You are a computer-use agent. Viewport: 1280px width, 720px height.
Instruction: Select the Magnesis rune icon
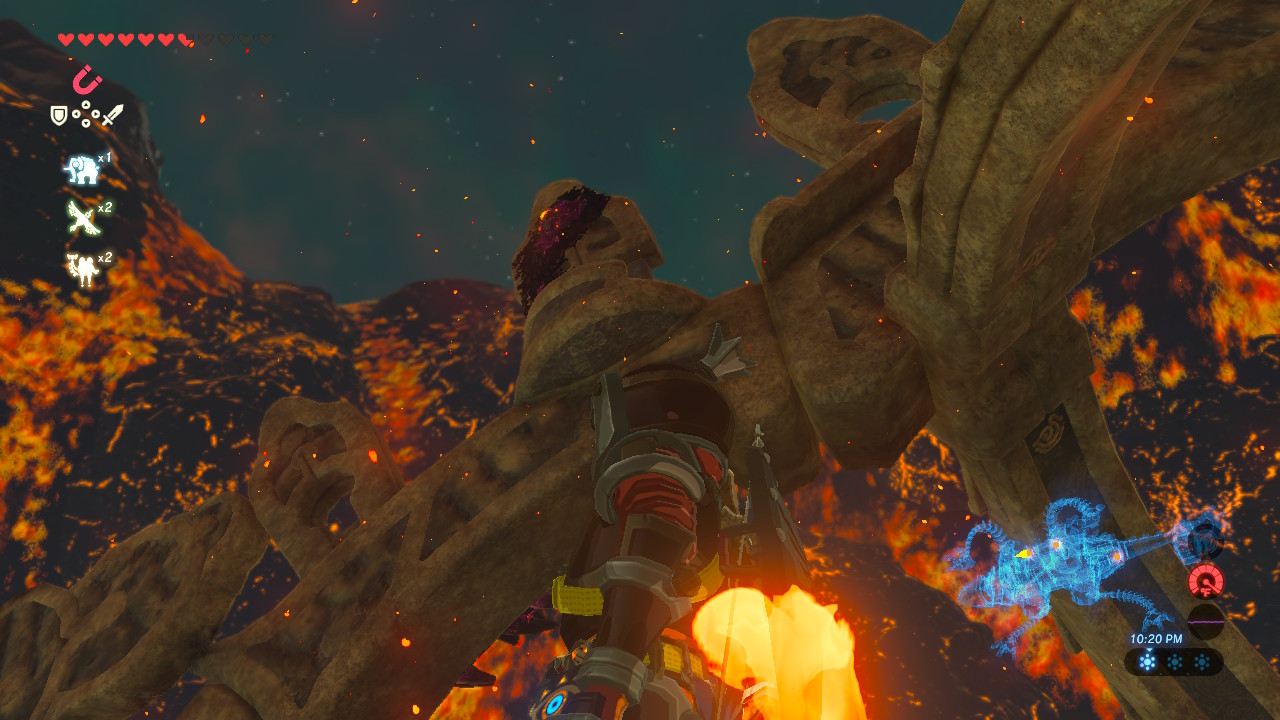pos(85,78)
